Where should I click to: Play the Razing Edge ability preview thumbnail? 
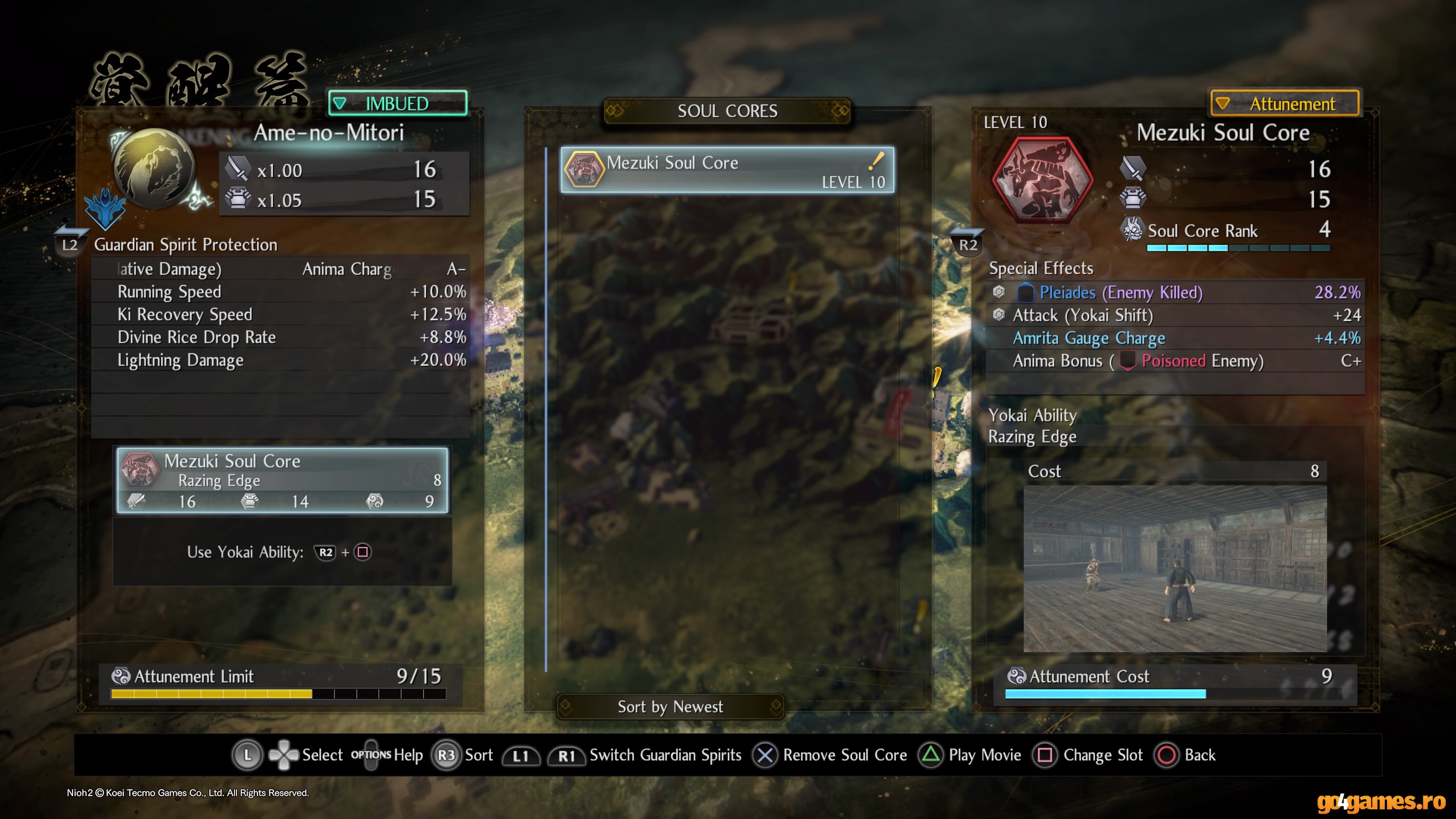click(x=1175, y=568)
